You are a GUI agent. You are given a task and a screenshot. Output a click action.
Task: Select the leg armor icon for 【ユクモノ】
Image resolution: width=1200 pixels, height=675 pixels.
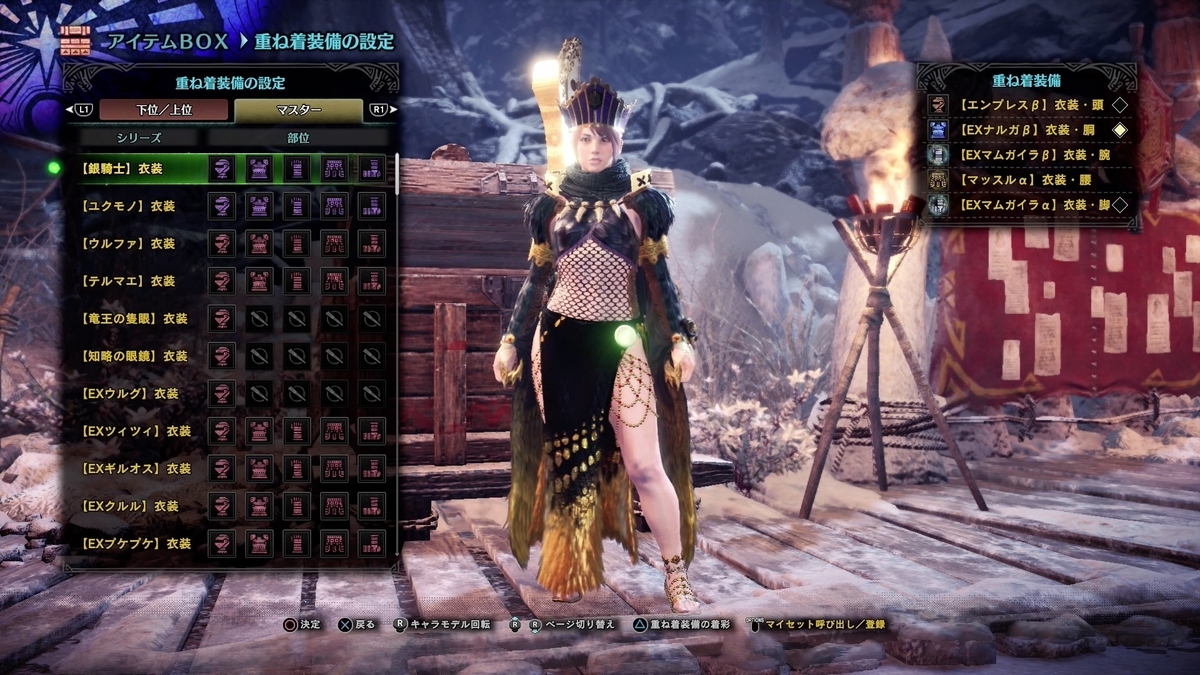pyautogui.click(x=372, y=206)
